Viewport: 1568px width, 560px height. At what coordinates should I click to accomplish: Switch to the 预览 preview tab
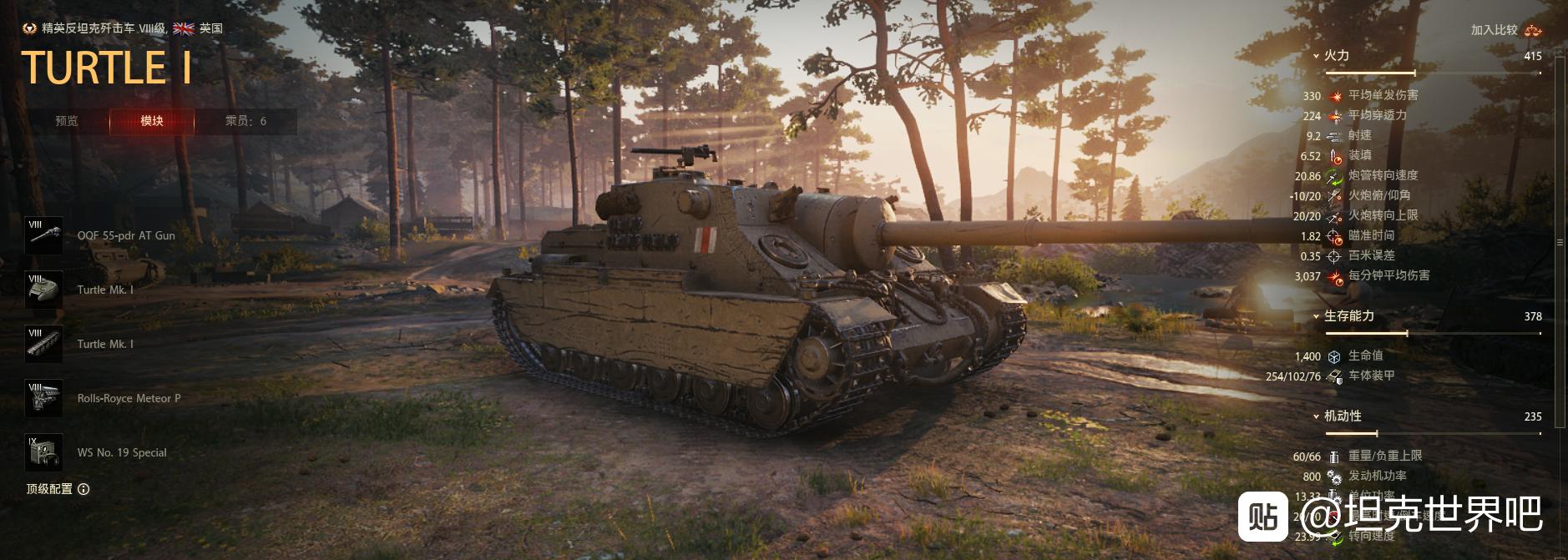click(x=67, y=121)
